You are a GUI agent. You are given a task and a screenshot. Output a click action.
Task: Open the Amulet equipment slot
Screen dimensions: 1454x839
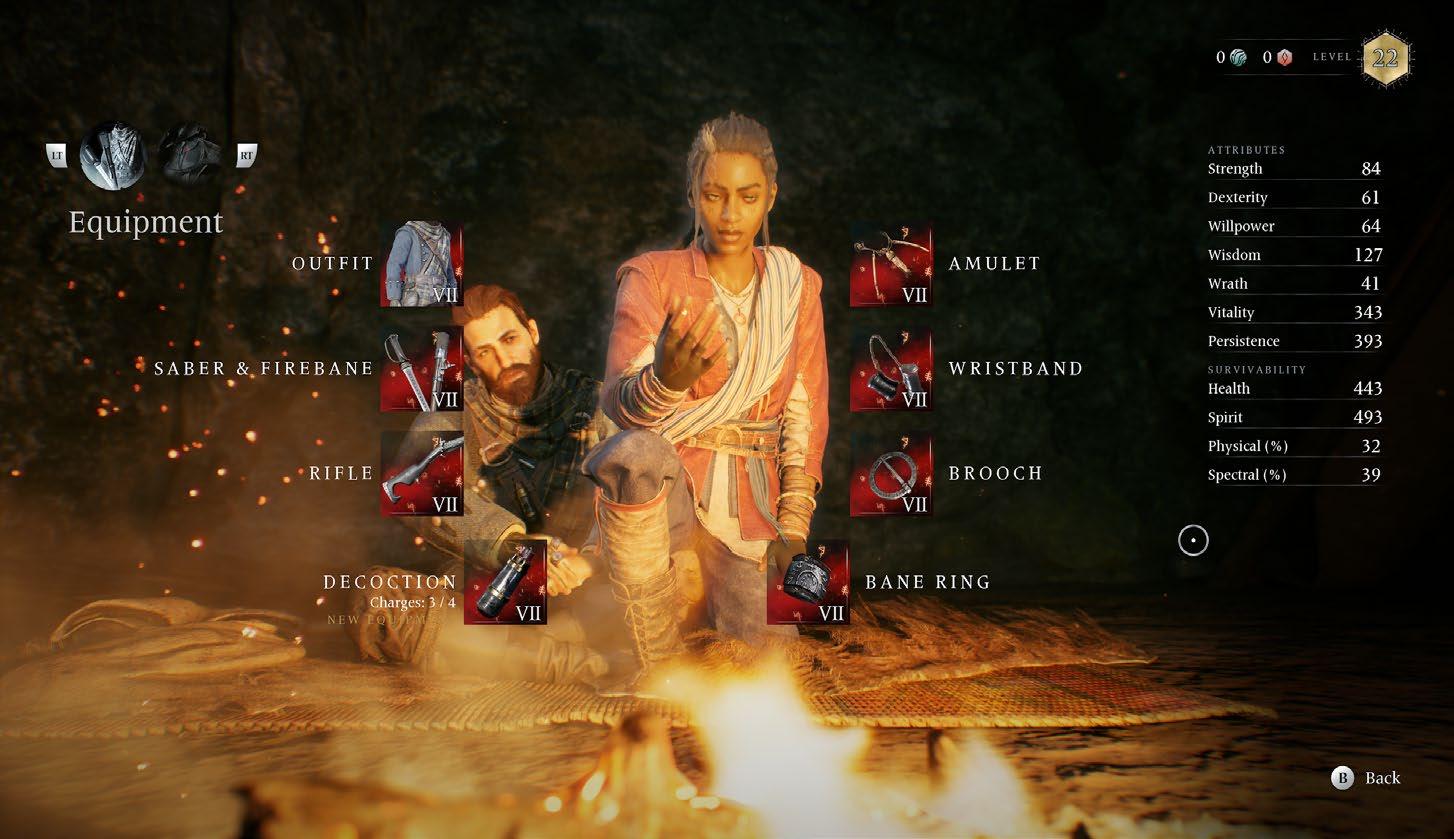coord(891,264)
